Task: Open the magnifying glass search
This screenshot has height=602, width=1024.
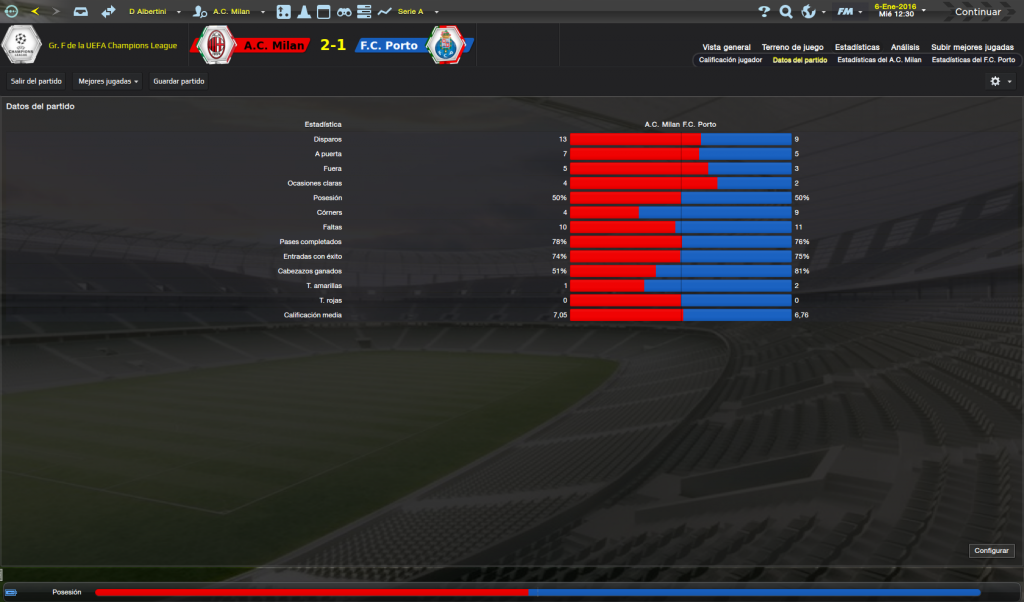Action: click(786, 12)
